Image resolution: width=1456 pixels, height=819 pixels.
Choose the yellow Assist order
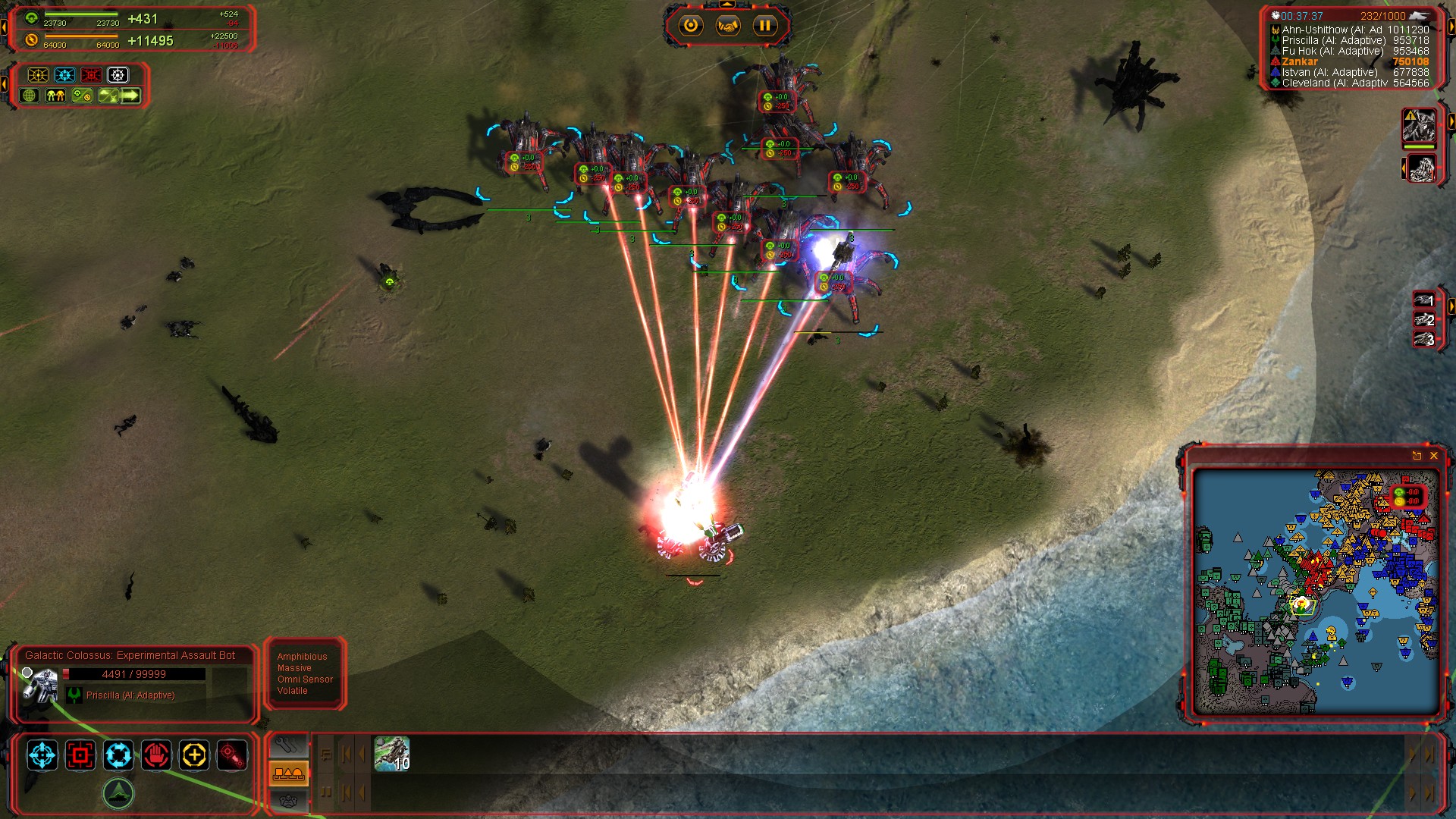tap(194, 755)
